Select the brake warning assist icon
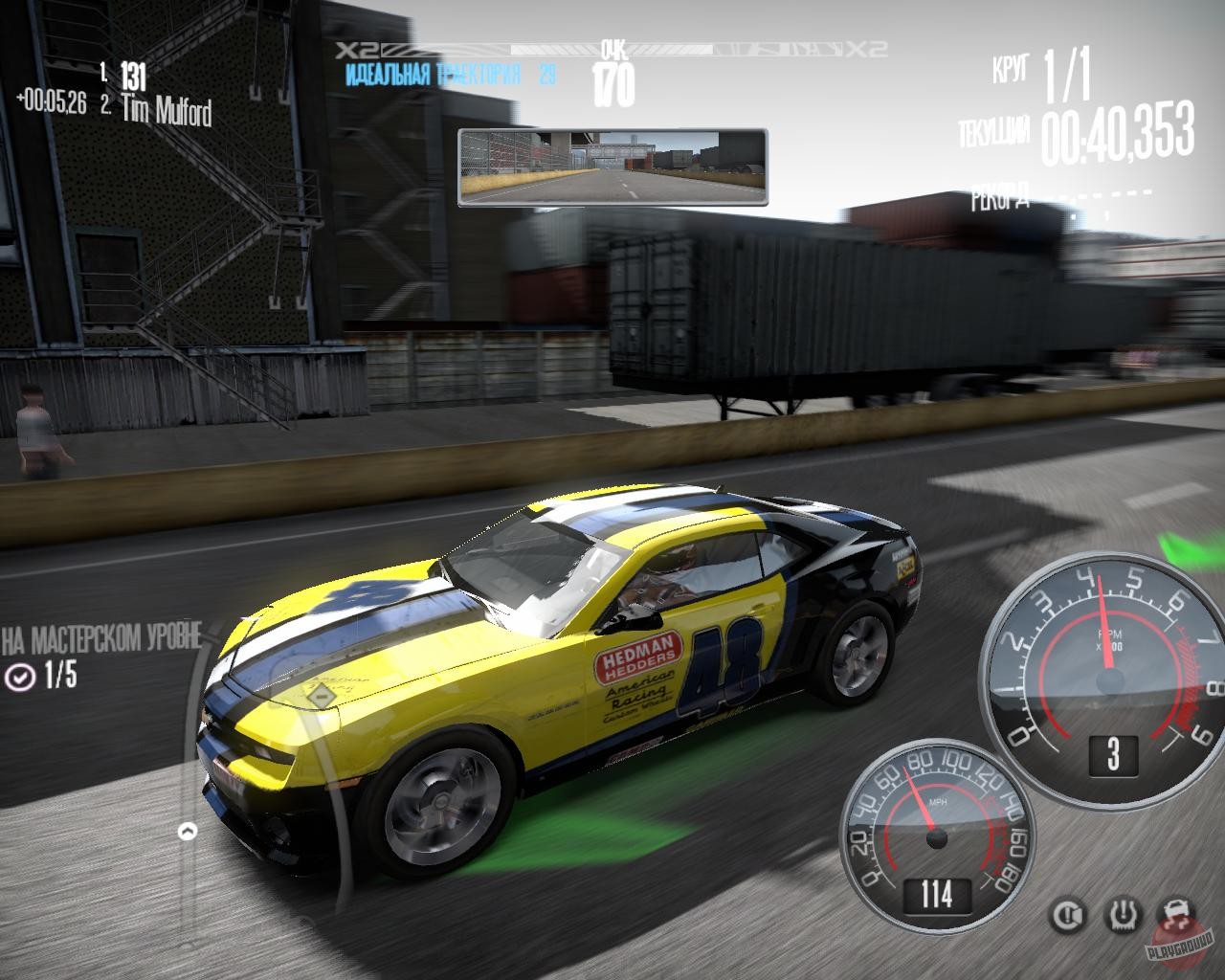 (1067, 916)
